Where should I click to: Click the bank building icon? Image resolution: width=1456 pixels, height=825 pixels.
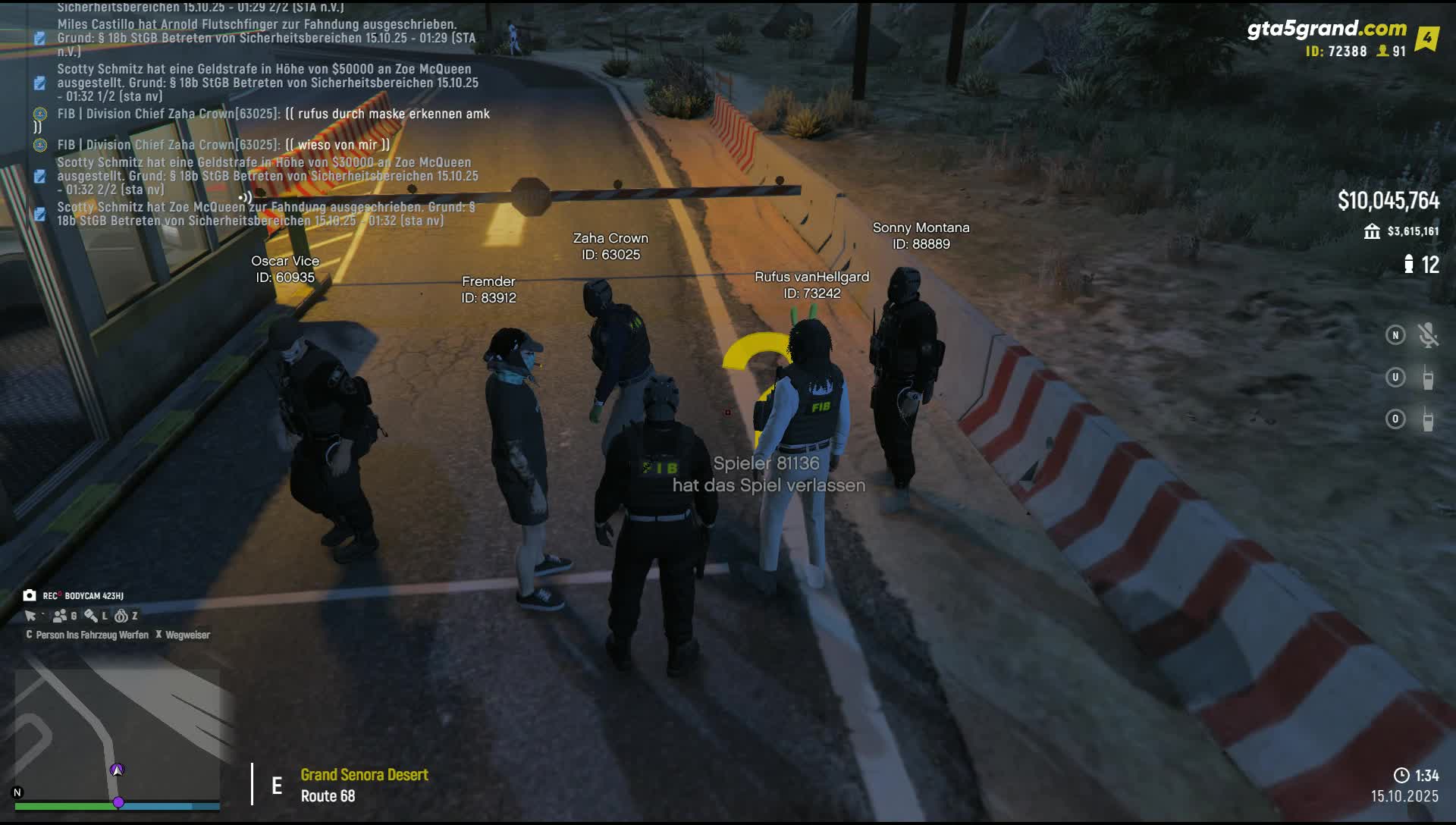1372,231
